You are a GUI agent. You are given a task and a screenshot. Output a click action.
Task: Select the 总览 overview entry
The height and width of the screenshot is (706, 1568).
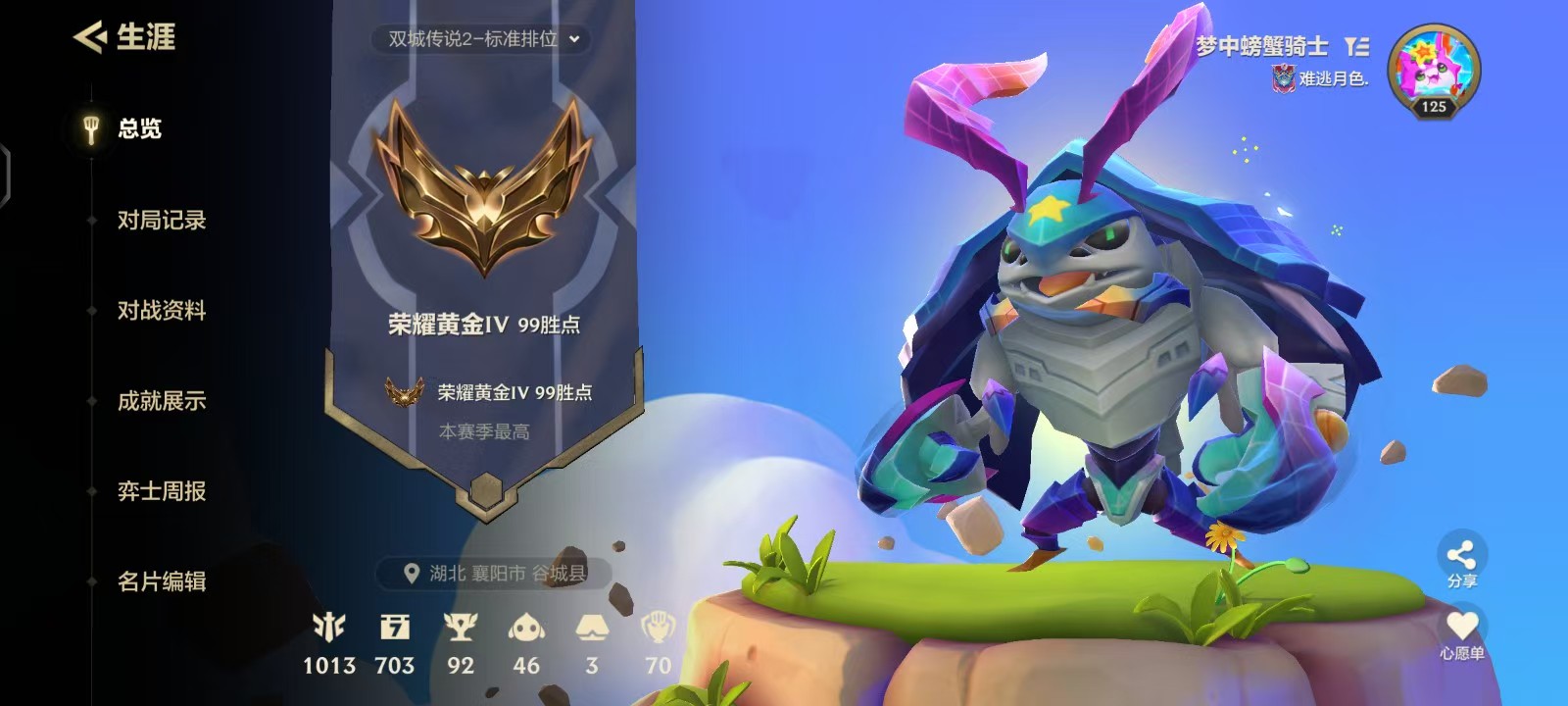click(140, 127)
